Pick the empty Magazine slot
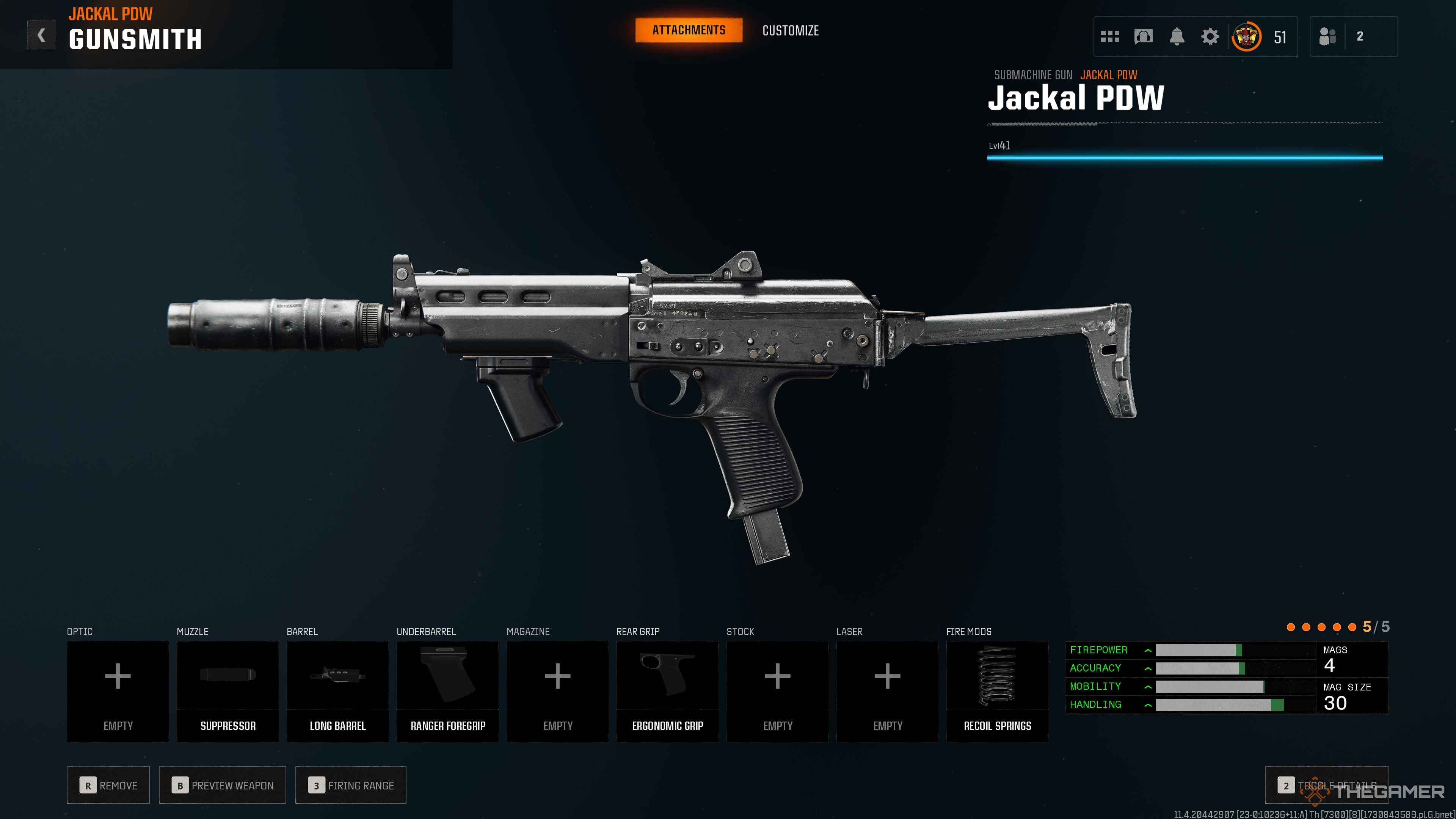The image size is (1456, 819). 557,691
